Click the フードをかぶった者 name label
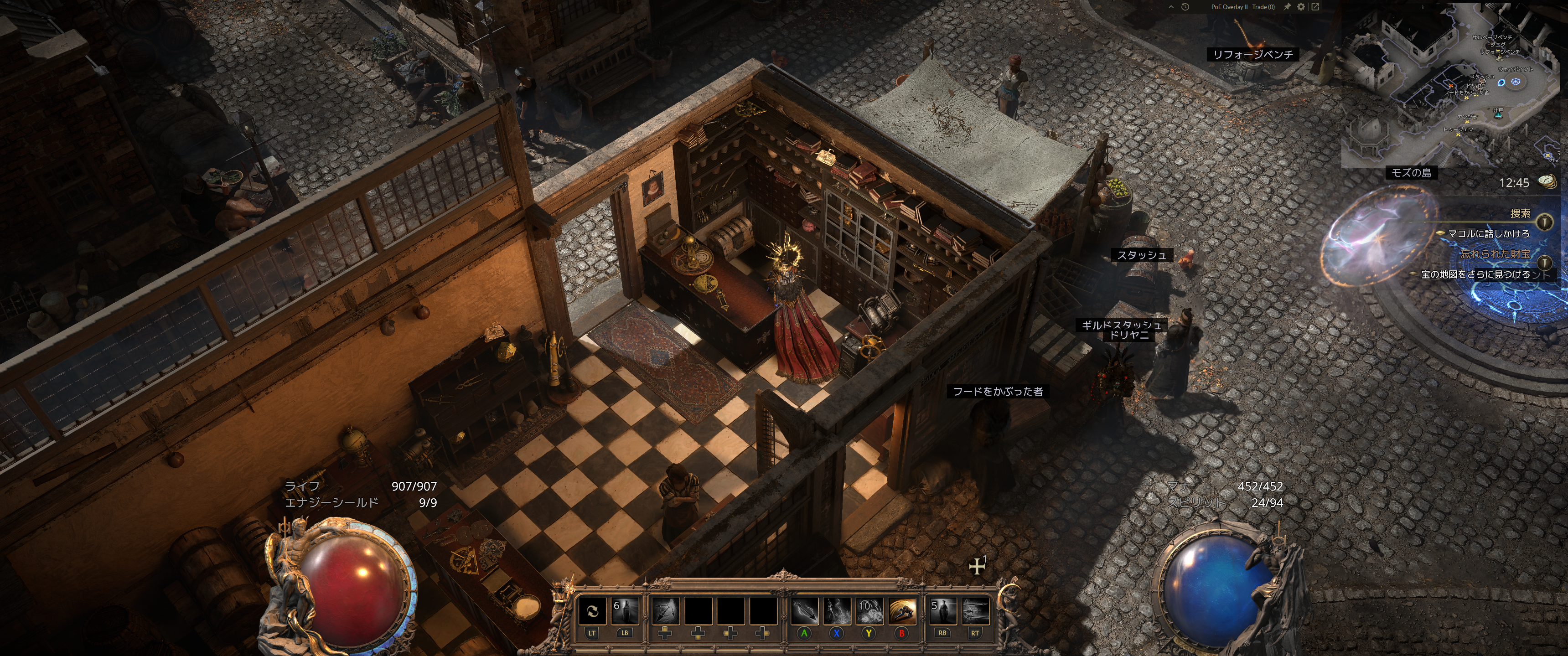Image resolution: width=1568 pixels, height=656 pixels. click(x=998, y=392)
